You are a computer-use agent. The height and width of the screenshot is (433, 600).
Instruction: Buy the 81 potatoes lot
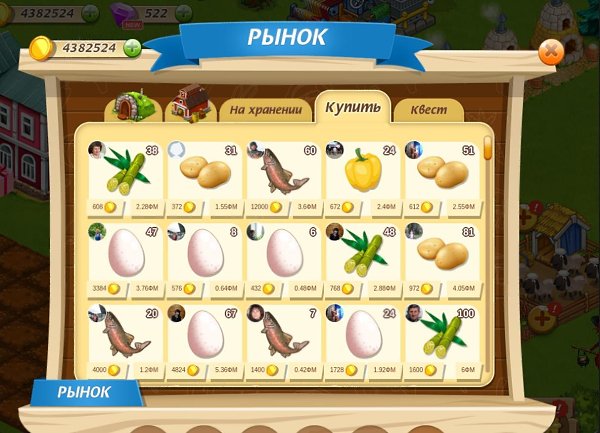pos(443,258)
